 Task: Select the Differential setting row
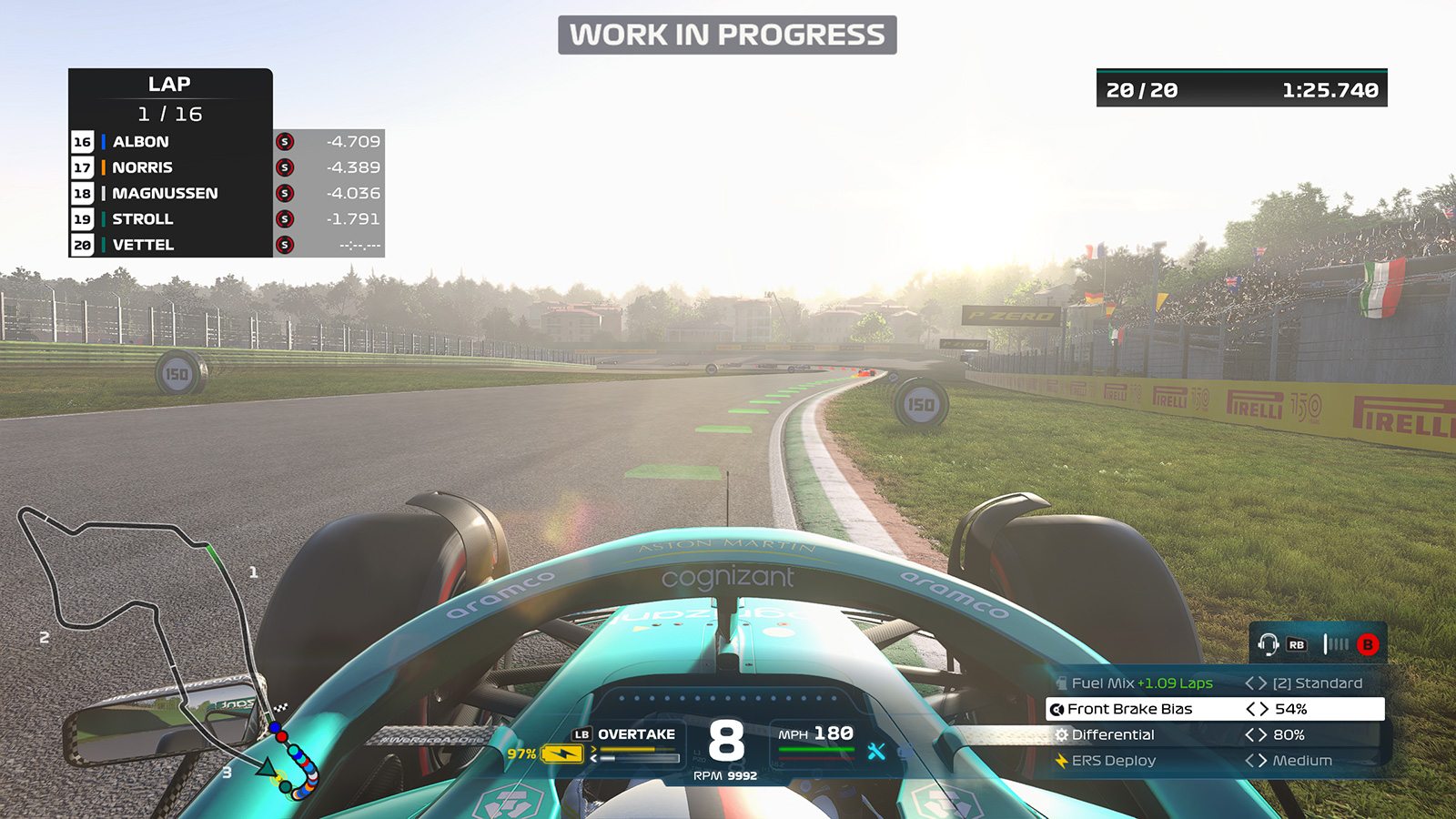tap(1215, 734)
